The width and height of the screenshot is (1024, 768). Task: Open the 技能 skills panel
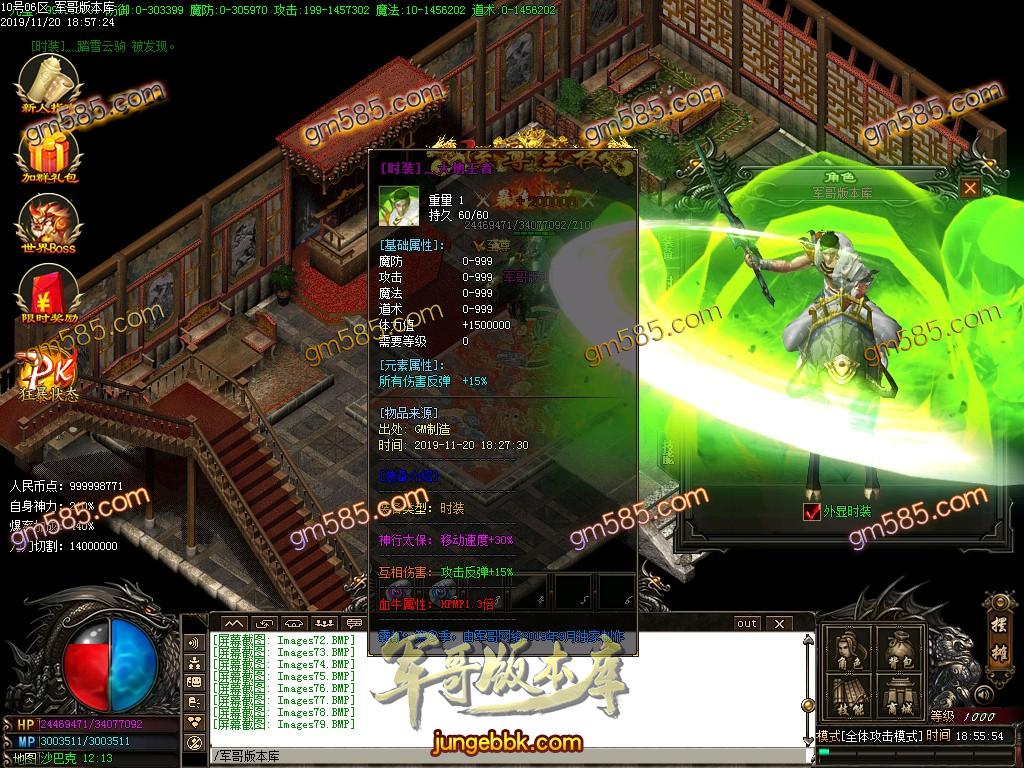(x=849, y=699)
